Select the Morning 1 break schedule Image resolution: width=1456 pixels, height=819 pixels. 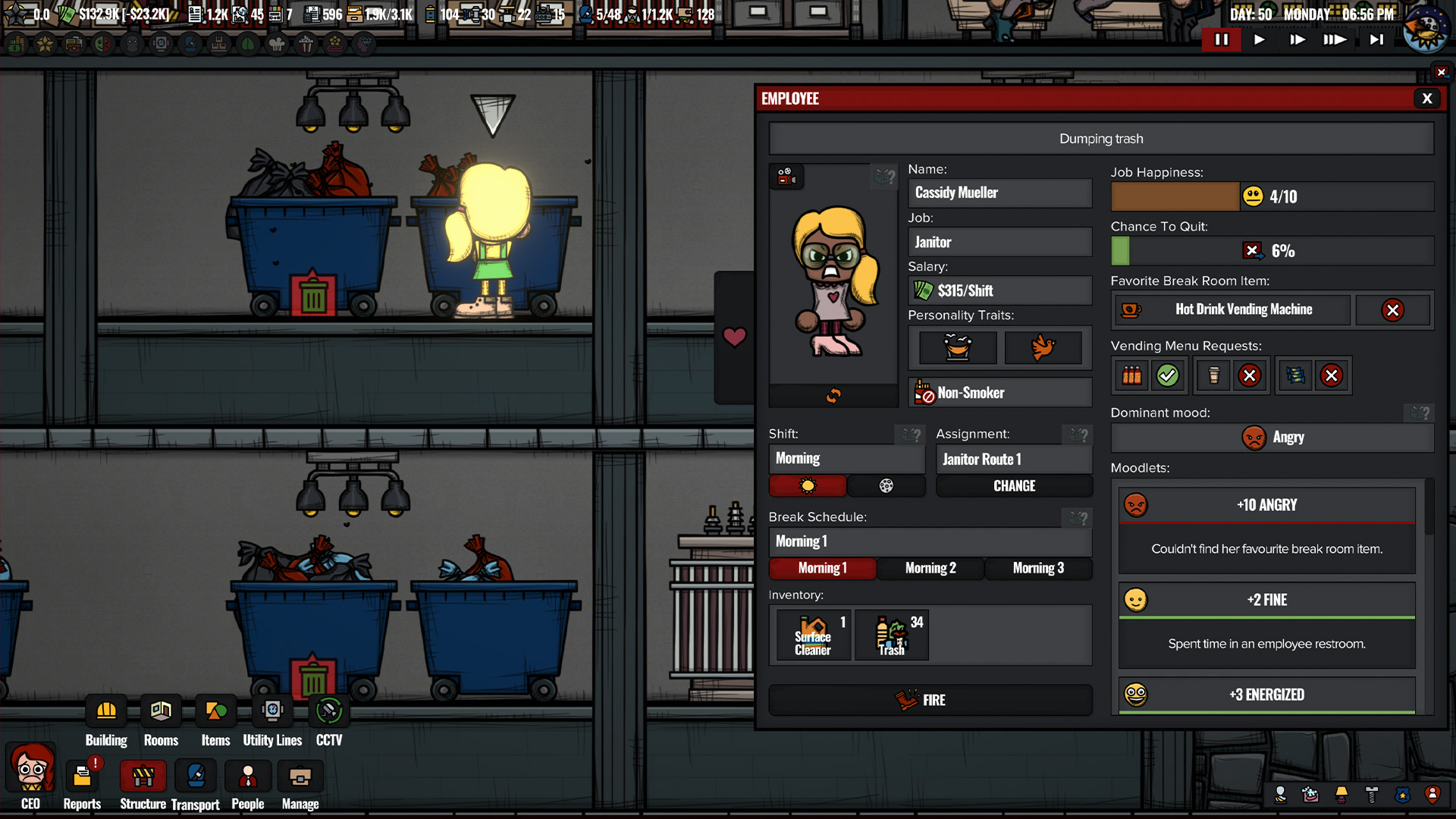click(x=822, y=568)
